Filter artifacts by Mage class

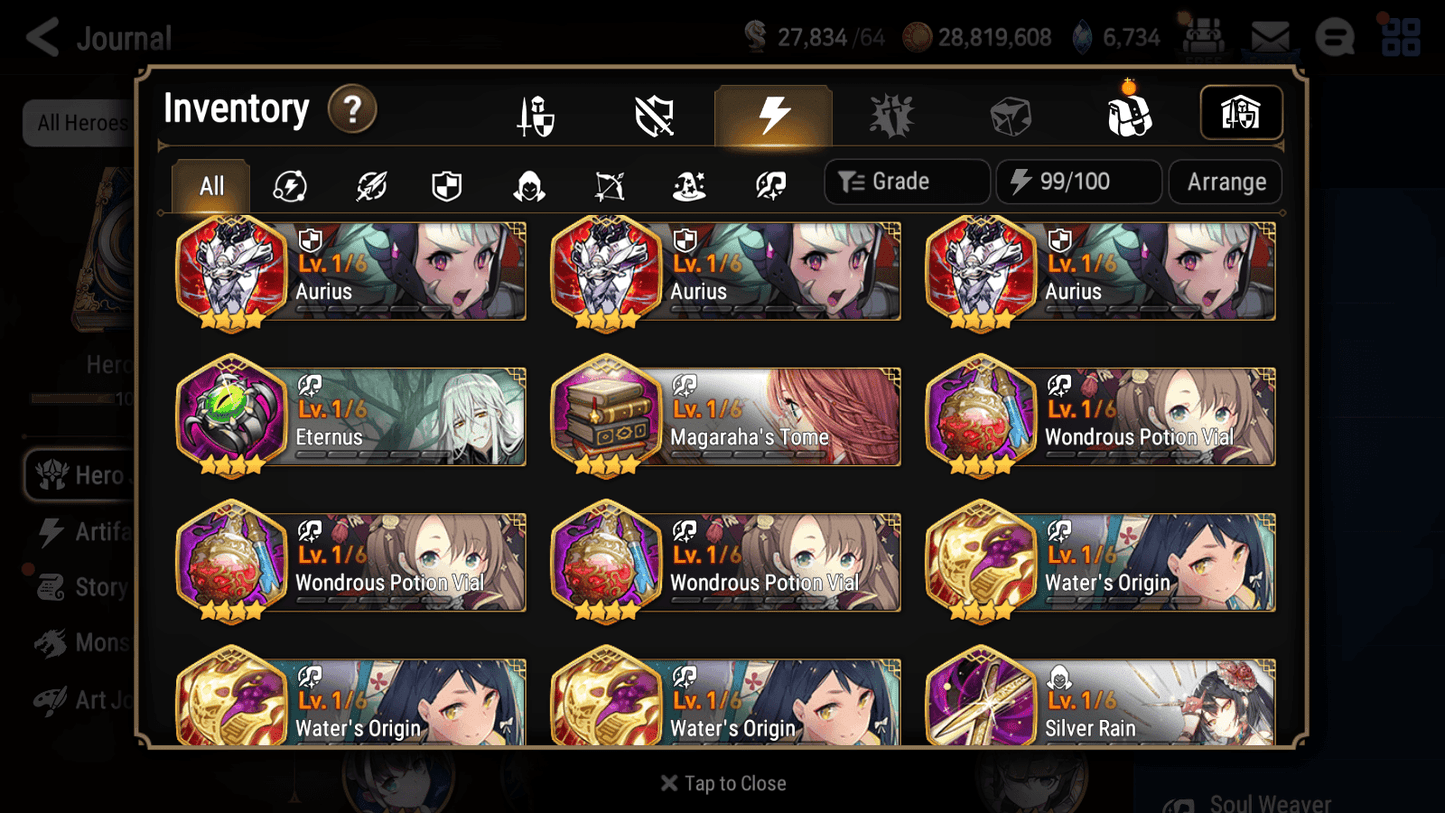pyautogui.click(x=689, y=182)
